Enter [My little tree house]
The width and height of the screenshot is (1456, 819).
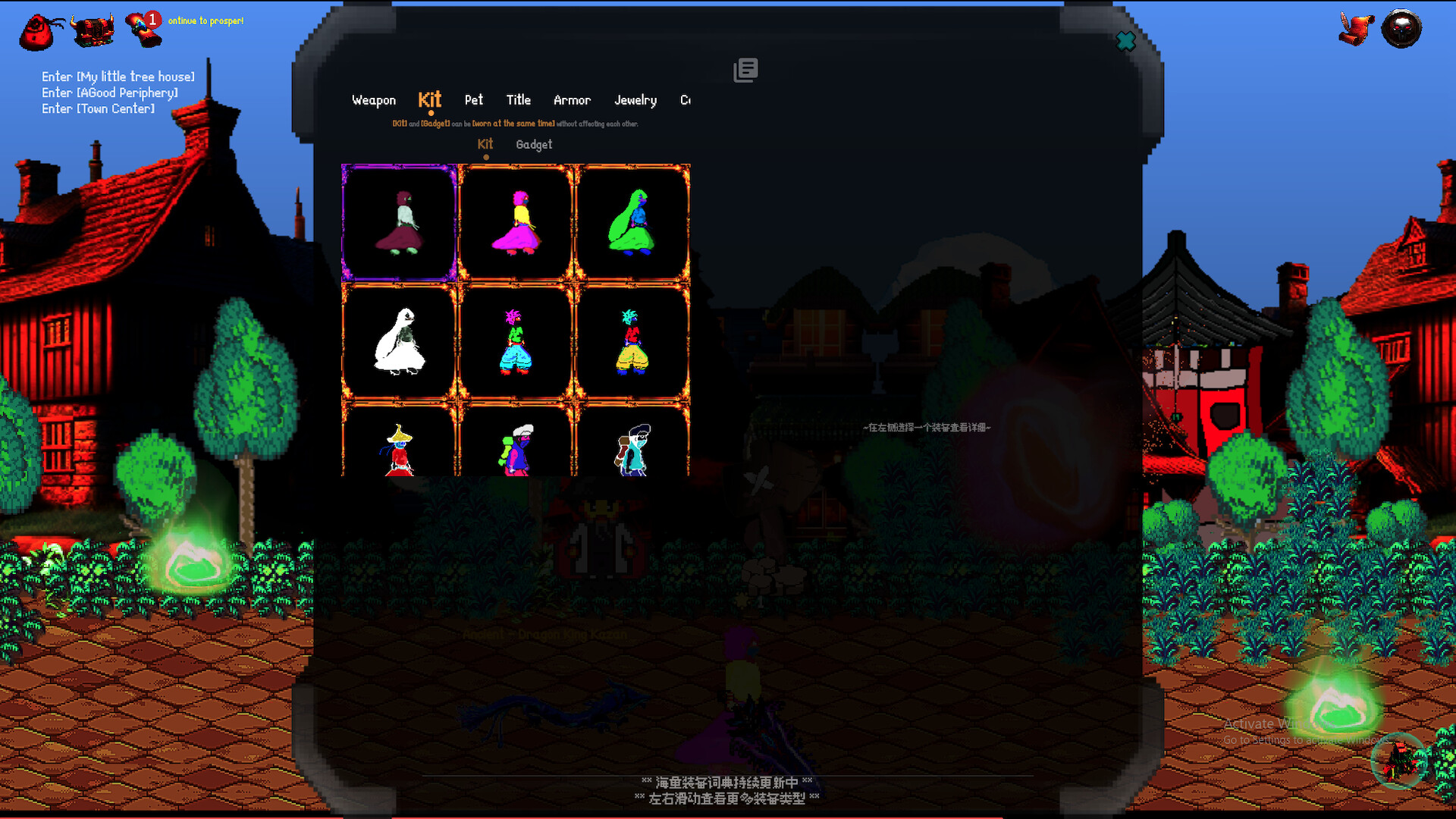tap(118, 77)
